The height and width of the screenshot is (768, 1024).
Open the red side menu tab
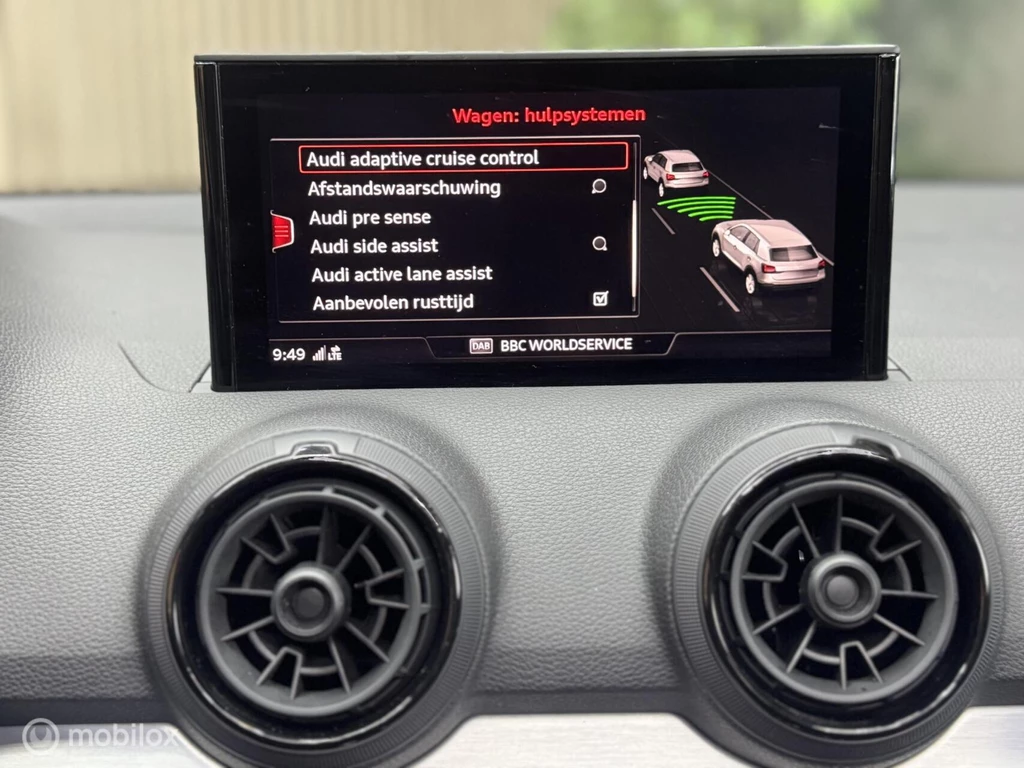point(281,232)
